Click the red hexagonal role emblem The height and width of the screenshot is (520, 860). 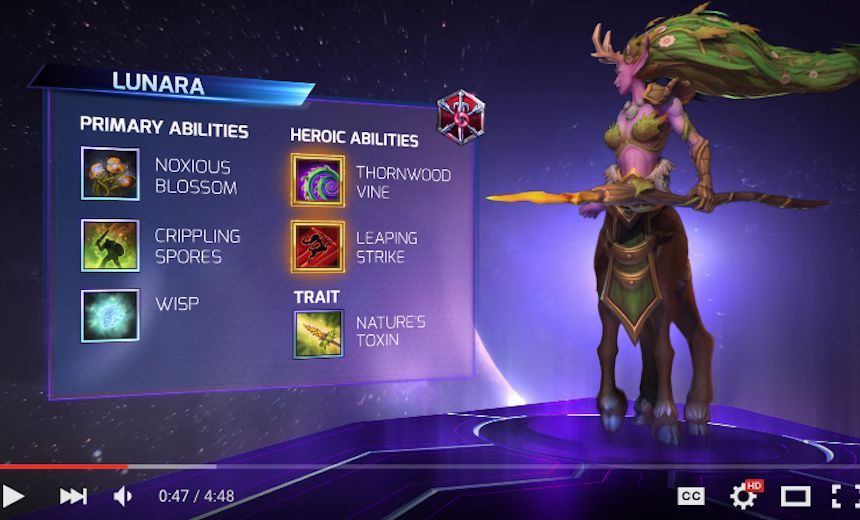coord(461,117)
